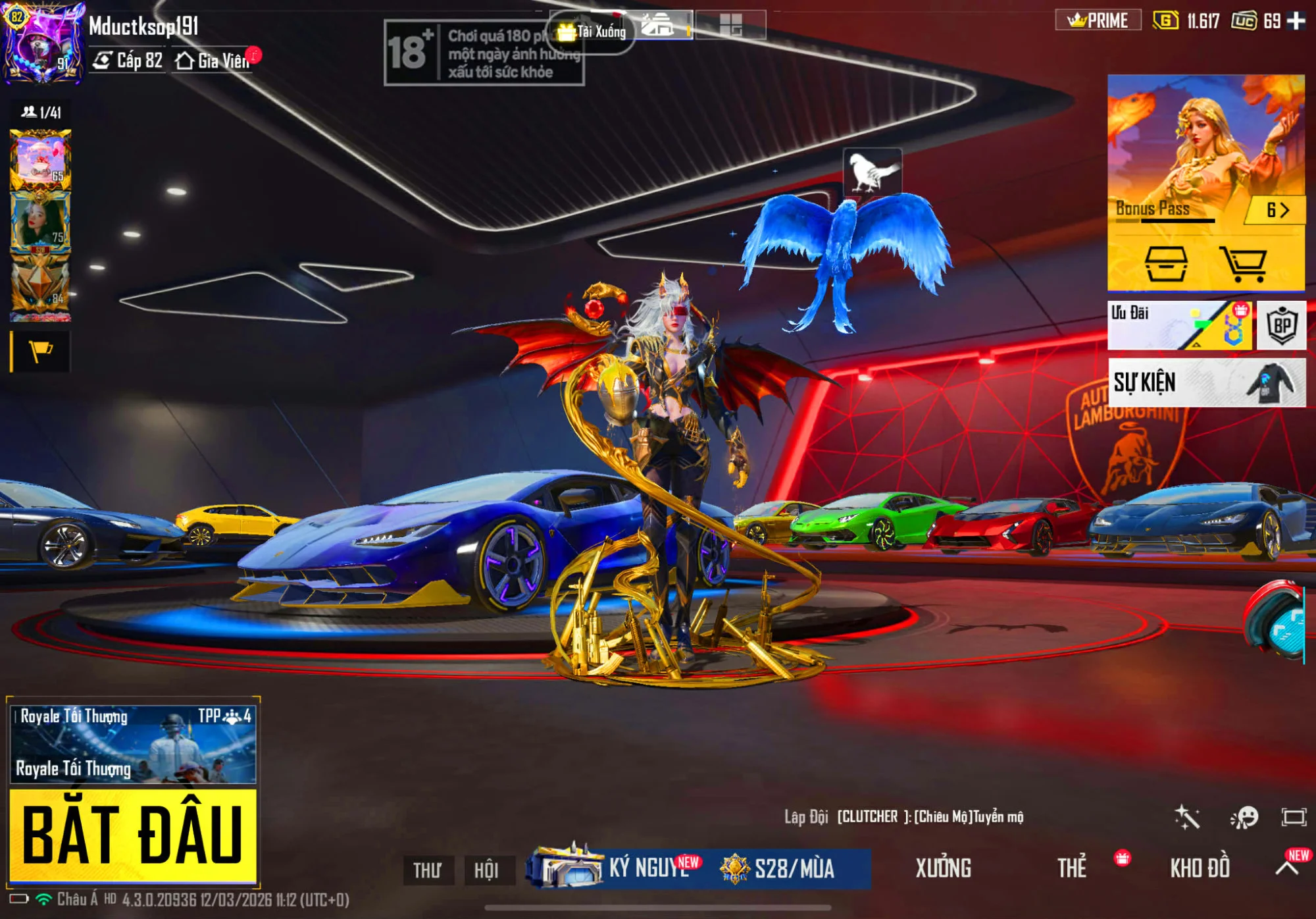Open the Bonus Pass banner

[x=1205, y=151]
